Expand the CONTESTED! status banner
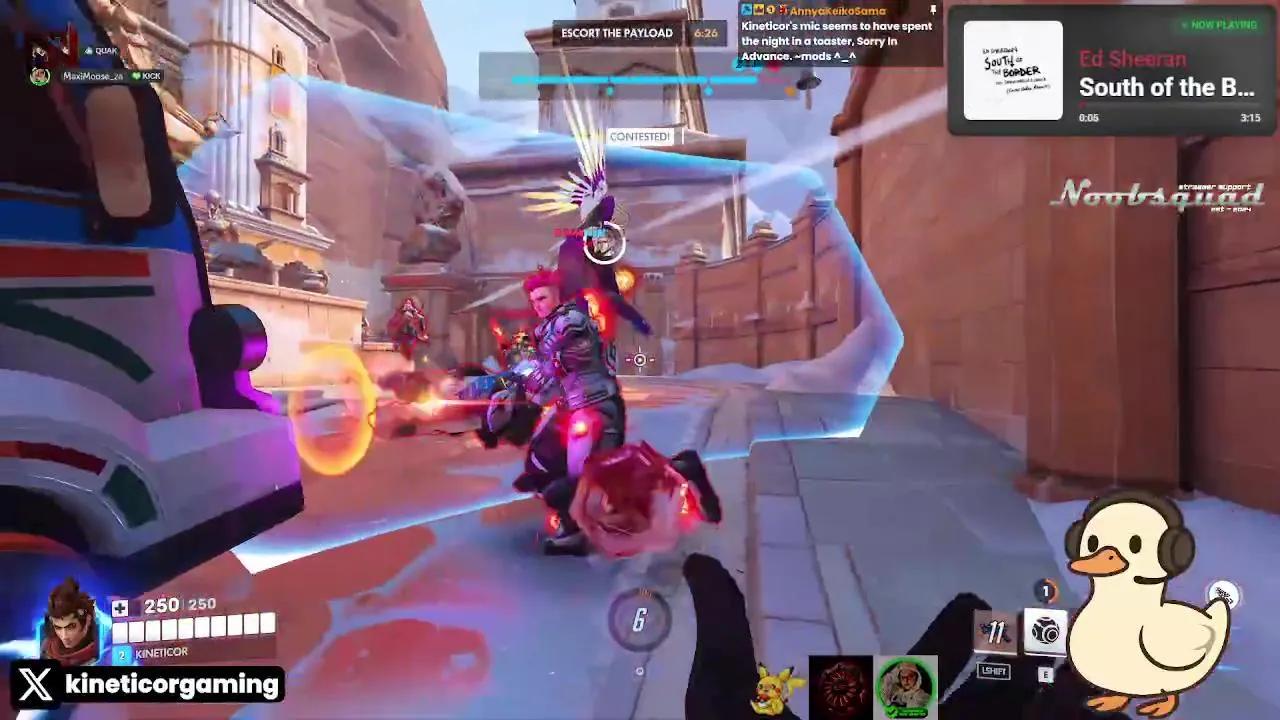The image size is (1280, 720). 640,135
